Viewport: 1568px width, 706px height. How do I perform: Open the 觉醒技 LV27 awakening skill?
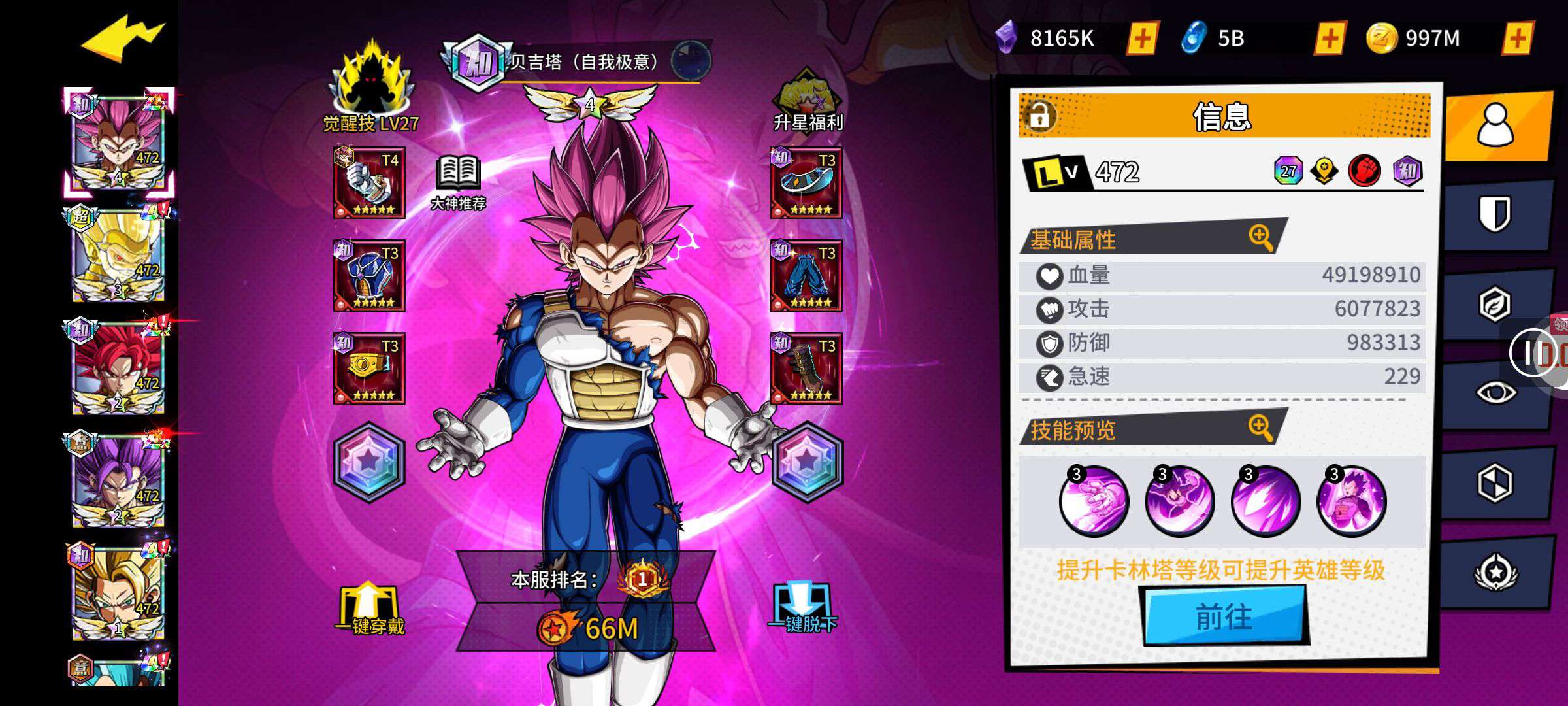371,88
